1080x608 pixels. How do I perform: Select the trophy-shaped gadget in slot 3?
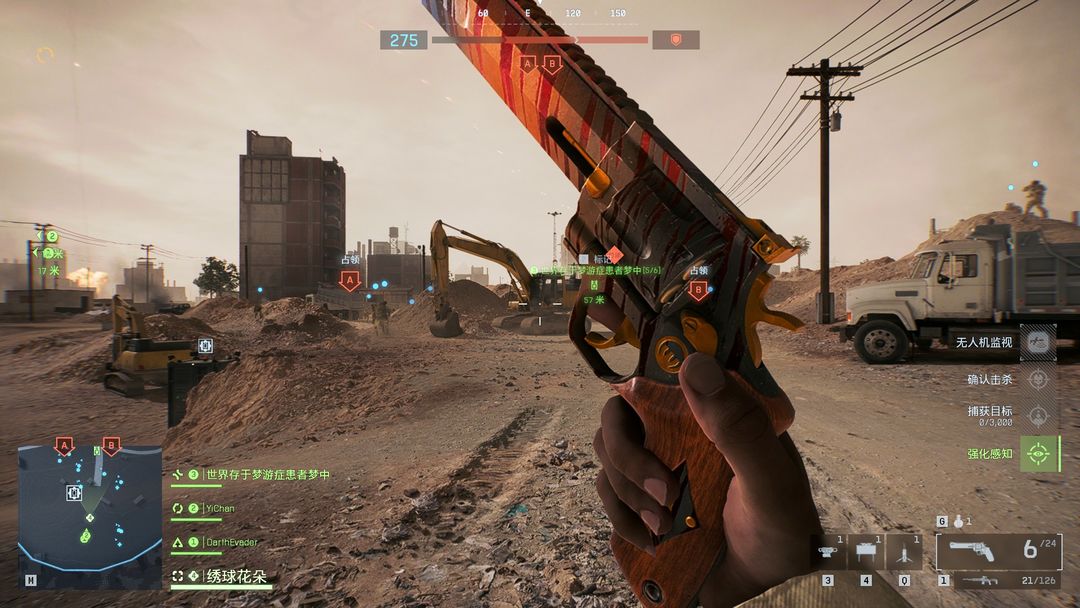(827, 552)
